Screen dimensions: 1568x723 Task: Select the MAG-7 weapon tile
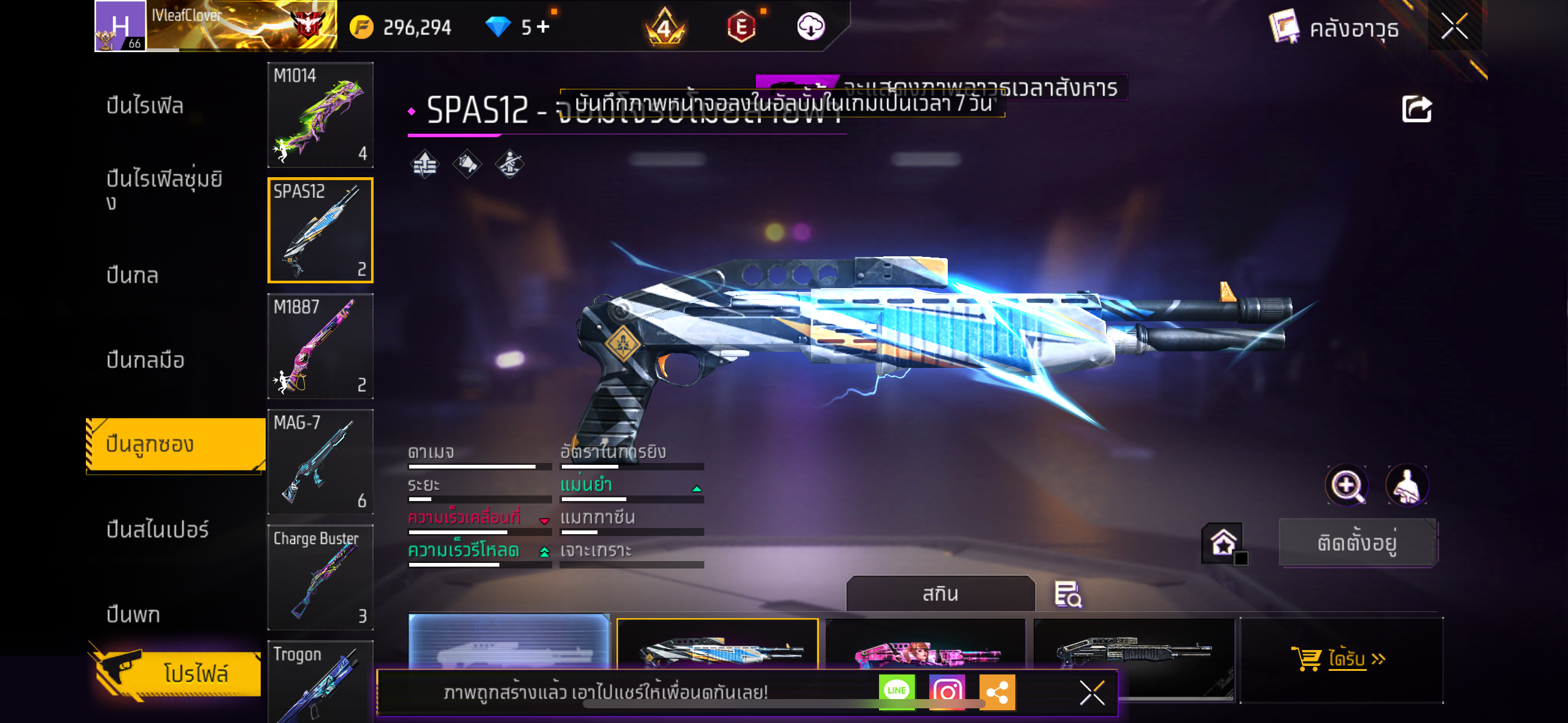coord(320,461)
